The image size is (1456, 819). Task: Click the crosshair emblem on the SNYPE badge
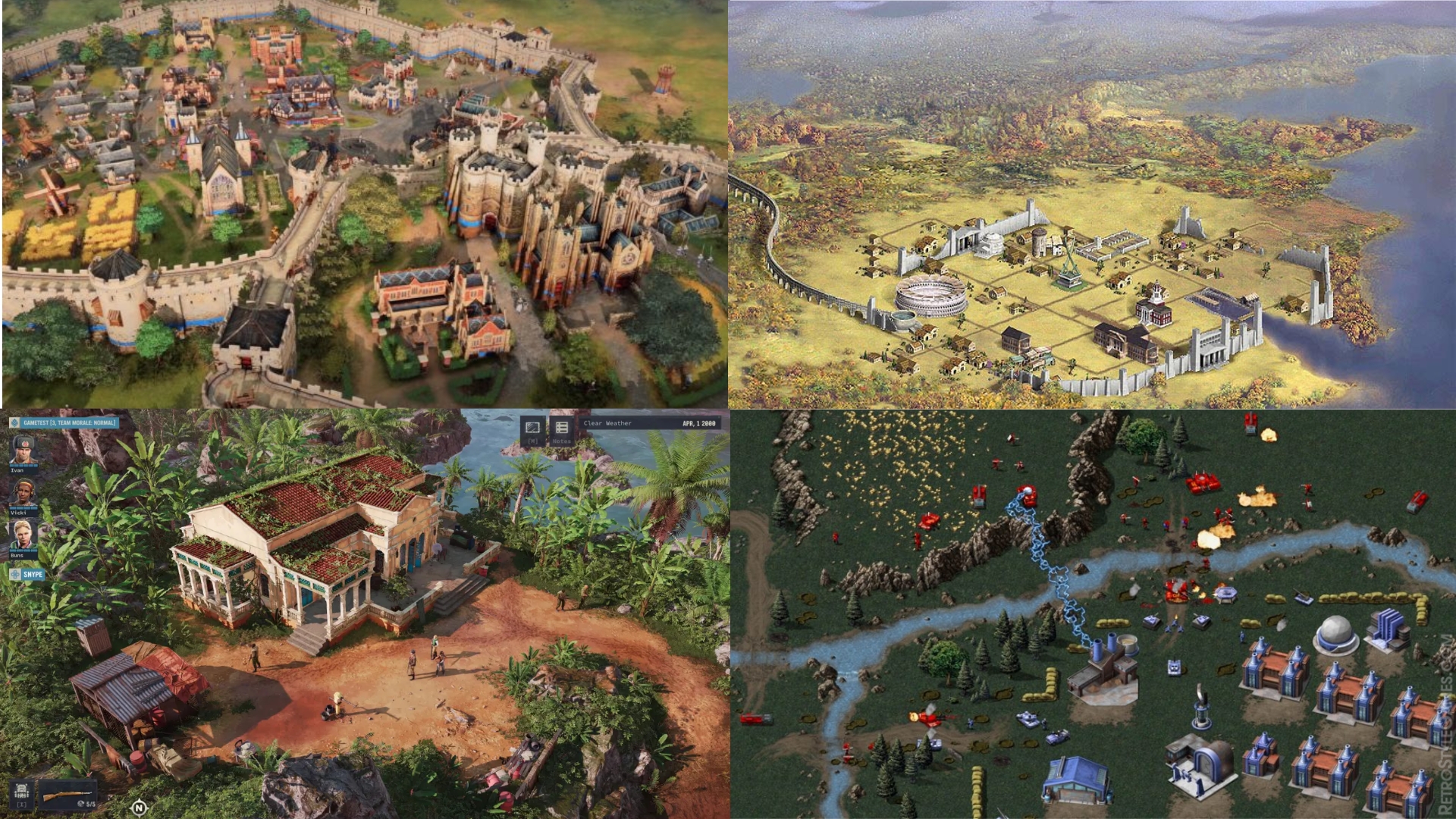14,573
